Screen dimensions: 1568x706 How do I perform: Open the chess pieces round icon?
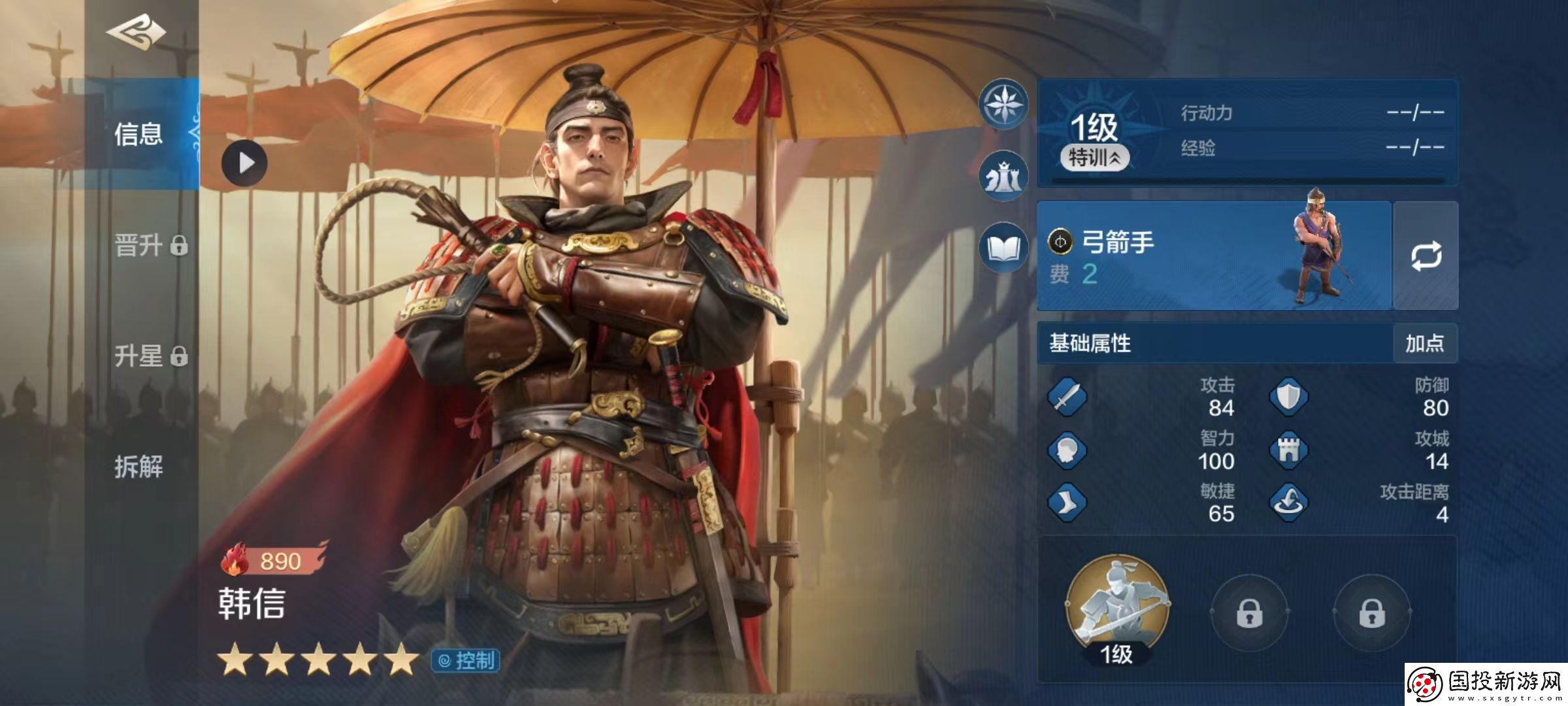point(1003,176)
